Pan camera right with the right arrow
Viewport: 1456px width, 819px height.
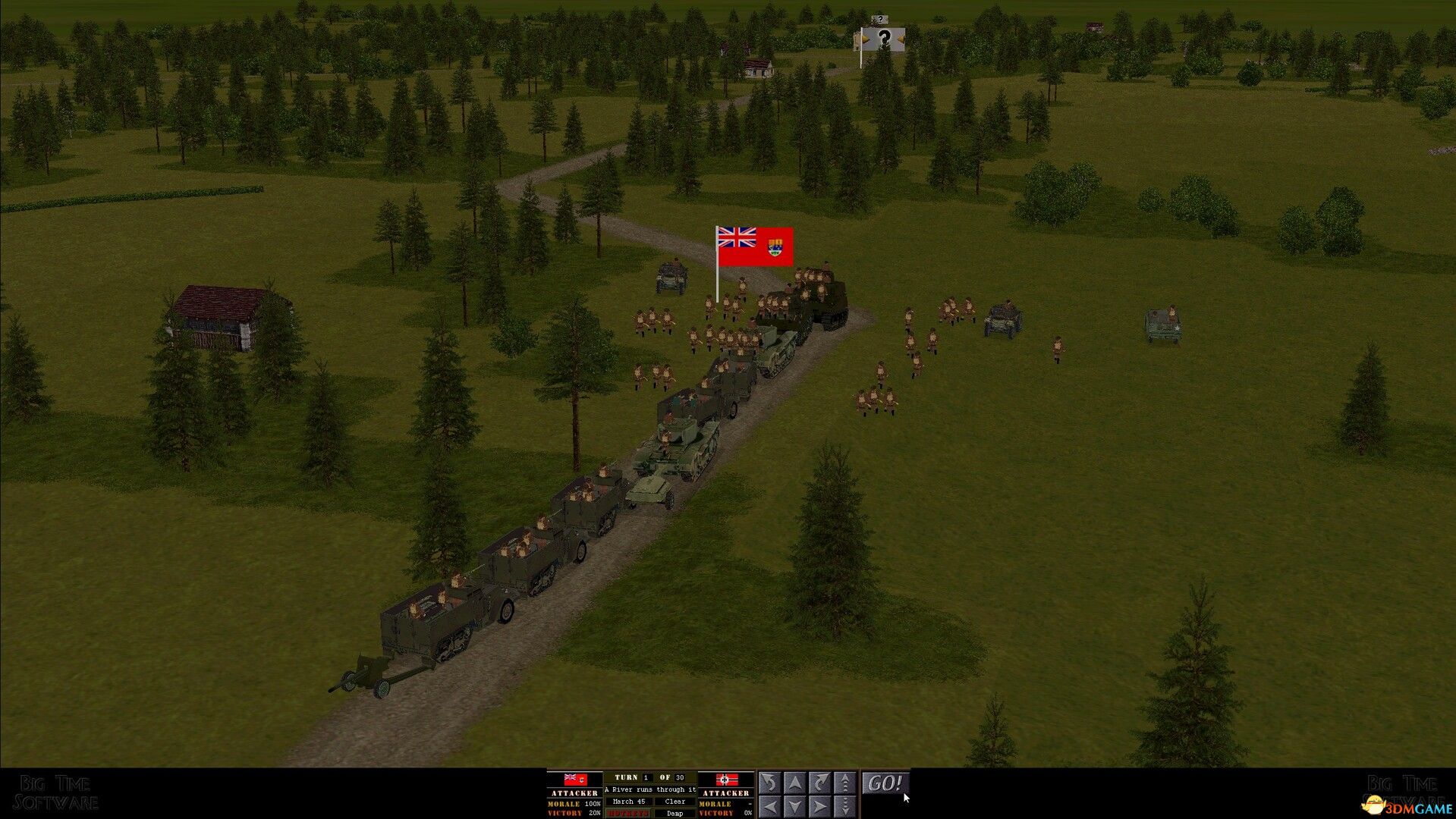tap(820, 805)
